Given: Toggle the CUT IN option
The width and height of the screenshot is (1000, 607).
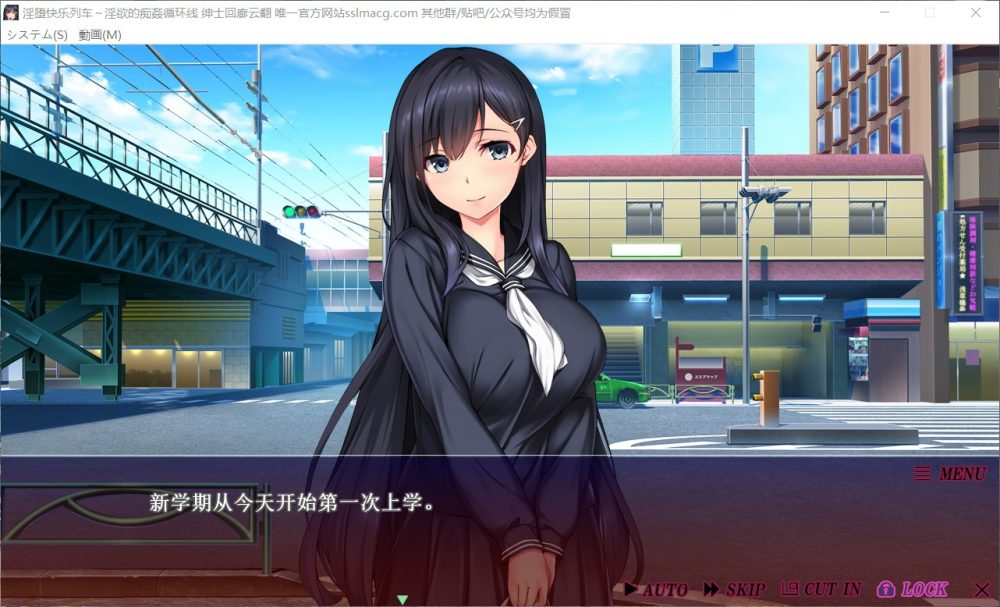Looking at the screenshot, I should 821,589.
